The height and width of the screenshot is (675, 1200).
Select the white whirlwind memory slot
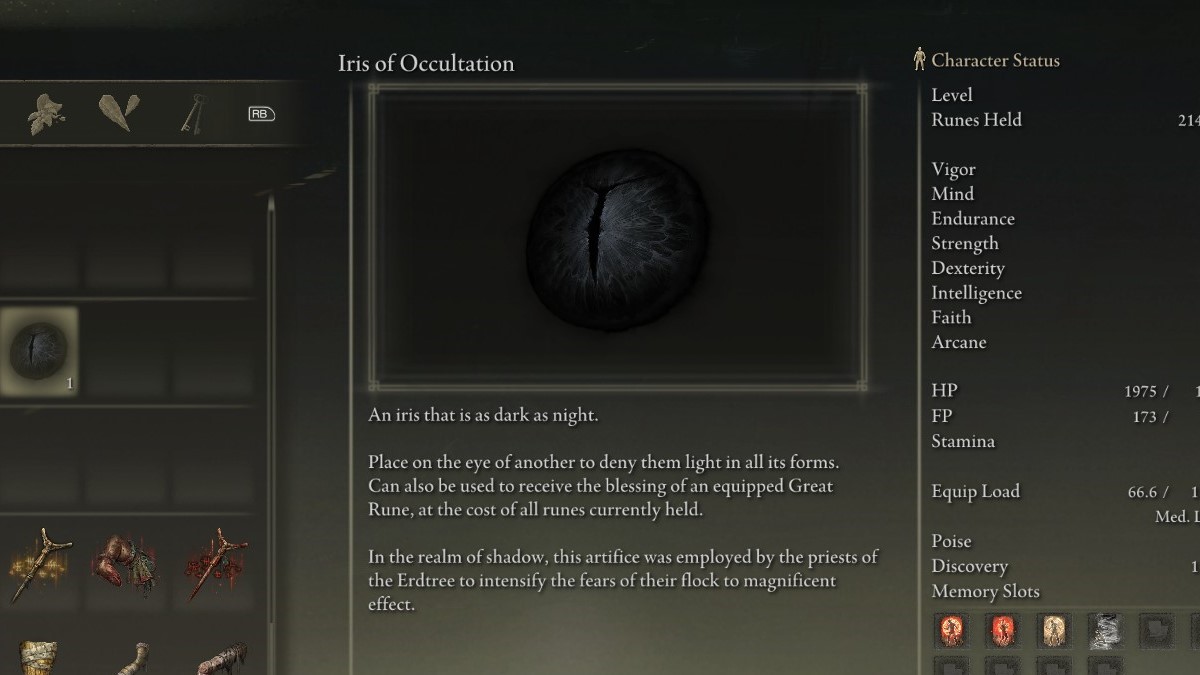[x=1103, y=631]
